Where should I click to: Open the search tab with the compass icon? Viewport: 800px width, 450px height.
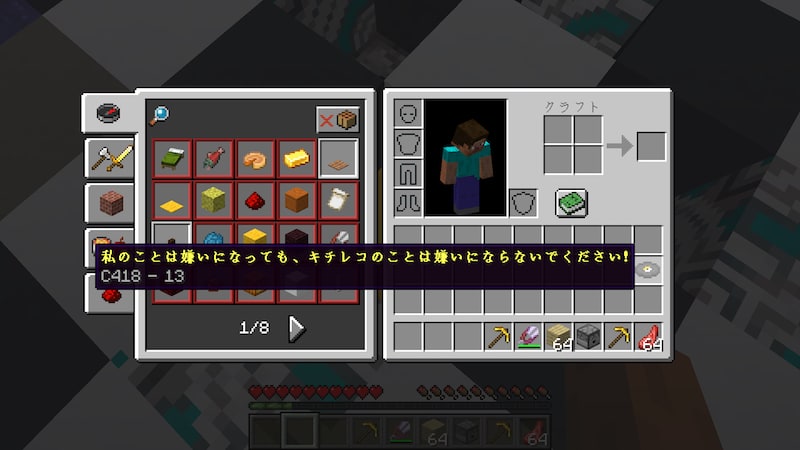(x=109, y=113)
